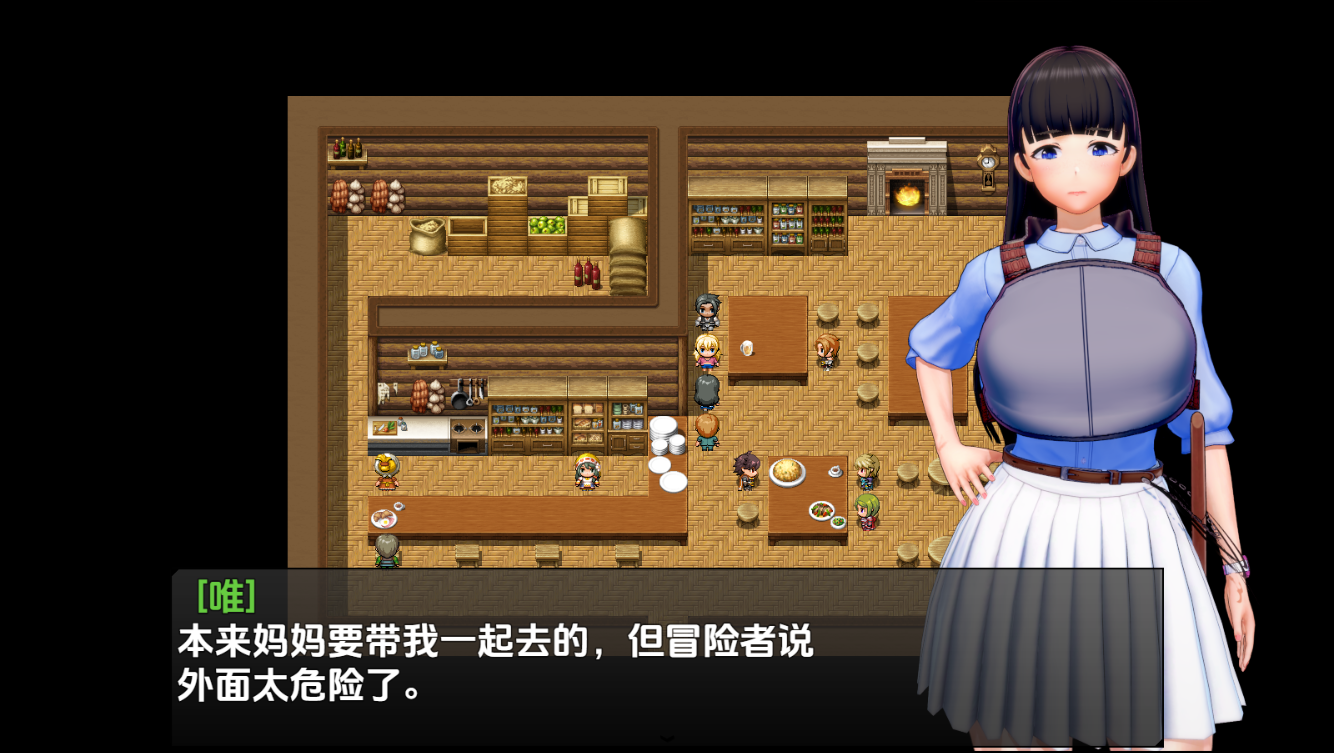Select the green-haired adventurer beside the food table
This screenshot has height=753, width=1334.
coord(868,511)
